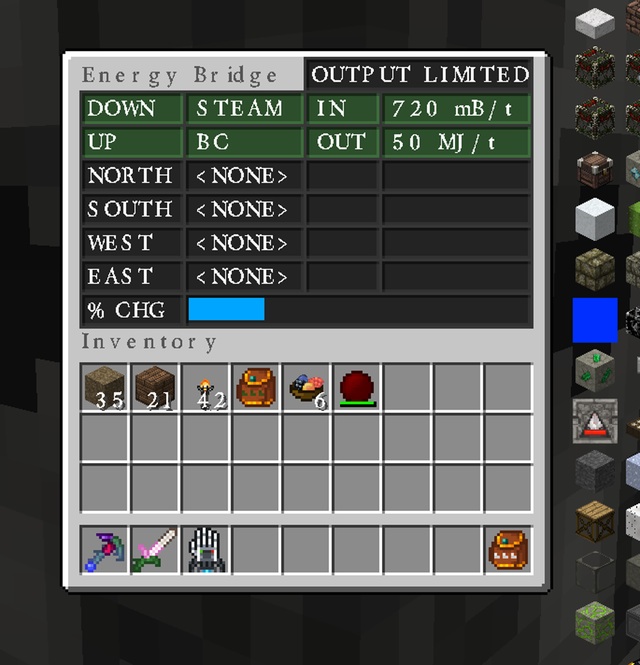The image size is (640, 665).
Task: Choose the pink sword hotbar slot
Action: click(155, 550)
